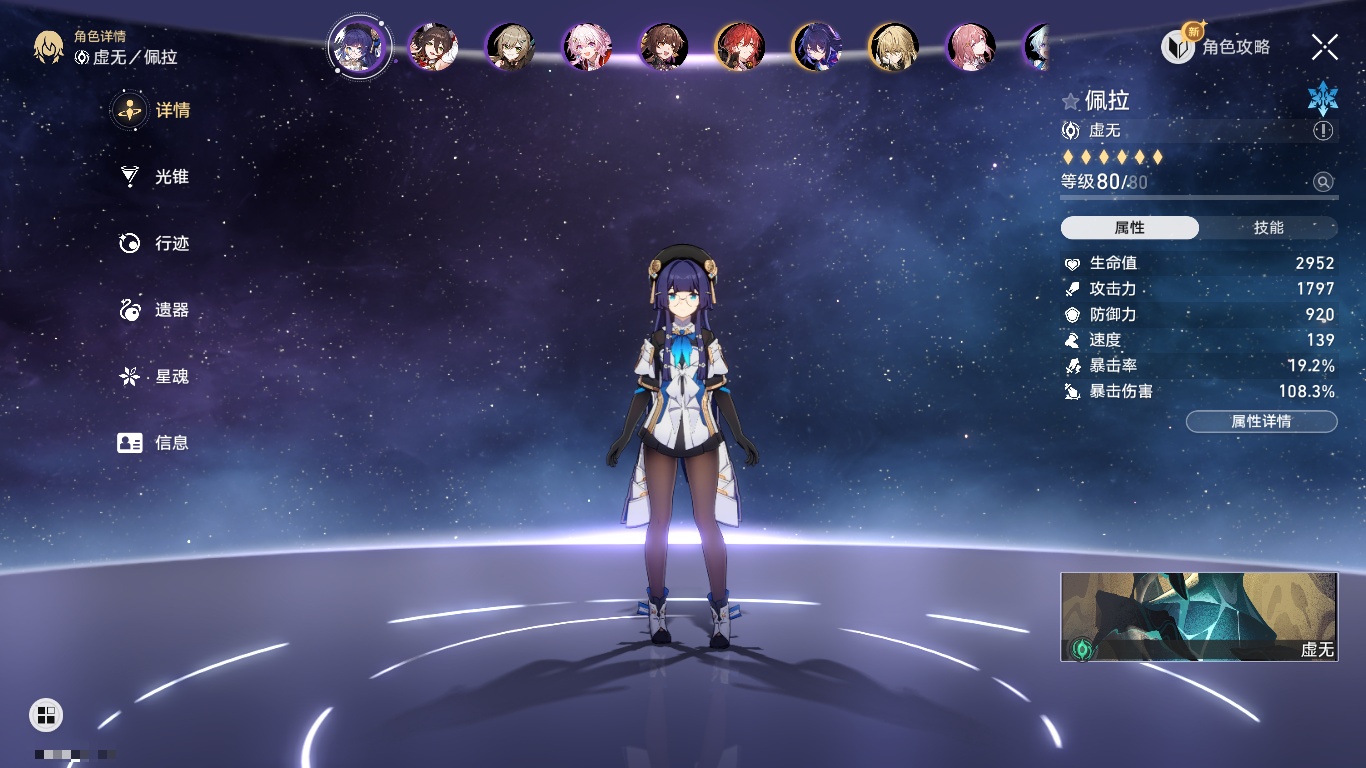
Task: Toggle the favorite star beside 佩拉
Action: pyautogui.click(x=1071, y=101)
